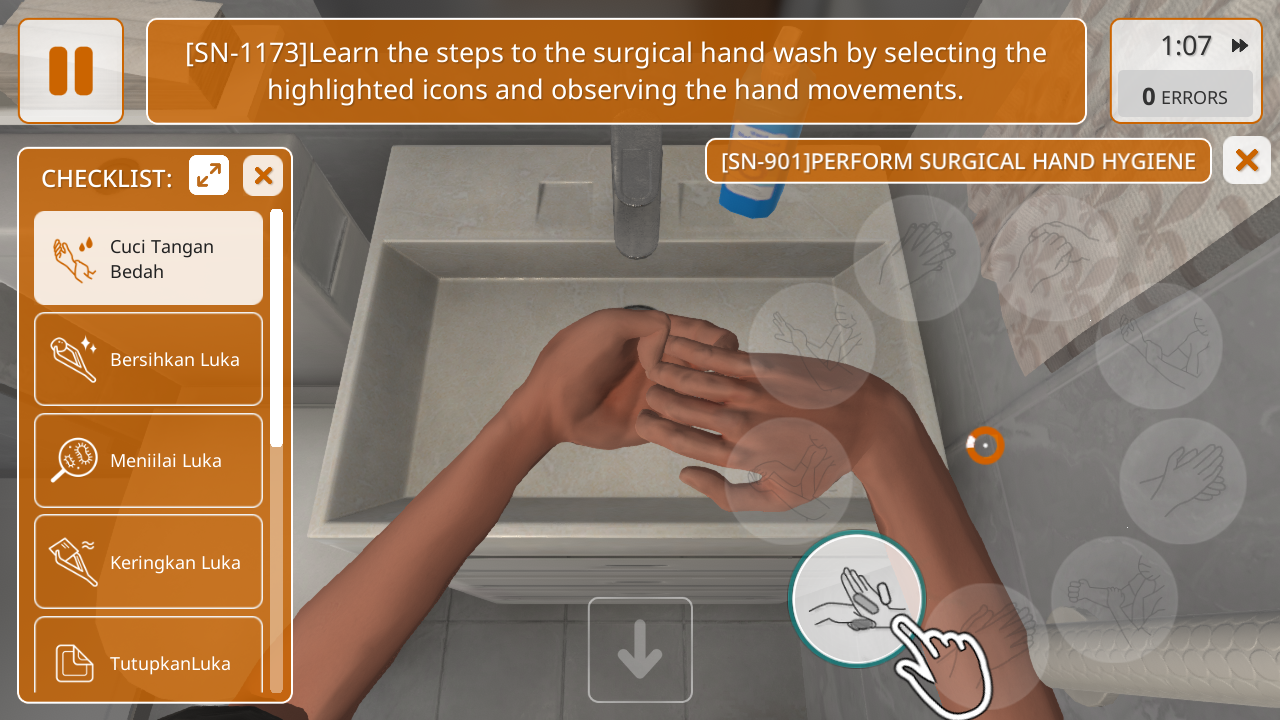Activate the down arrow button
The height and width of the screenshot is (720, 1280).
(640, 650)
